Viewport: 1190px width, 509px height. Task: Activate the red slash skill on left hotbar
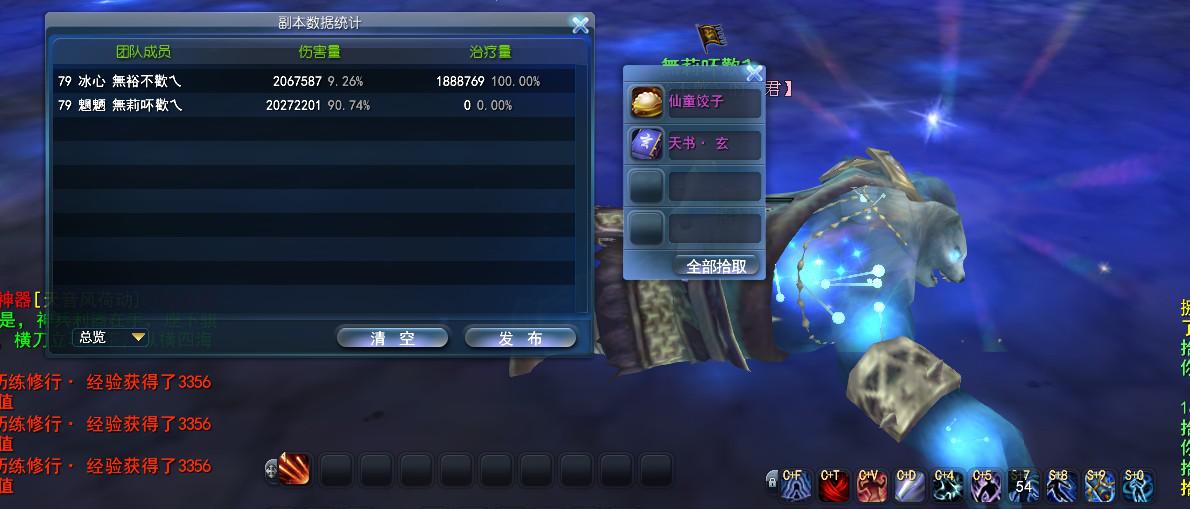pyautogui.click(x=294, y=469)
